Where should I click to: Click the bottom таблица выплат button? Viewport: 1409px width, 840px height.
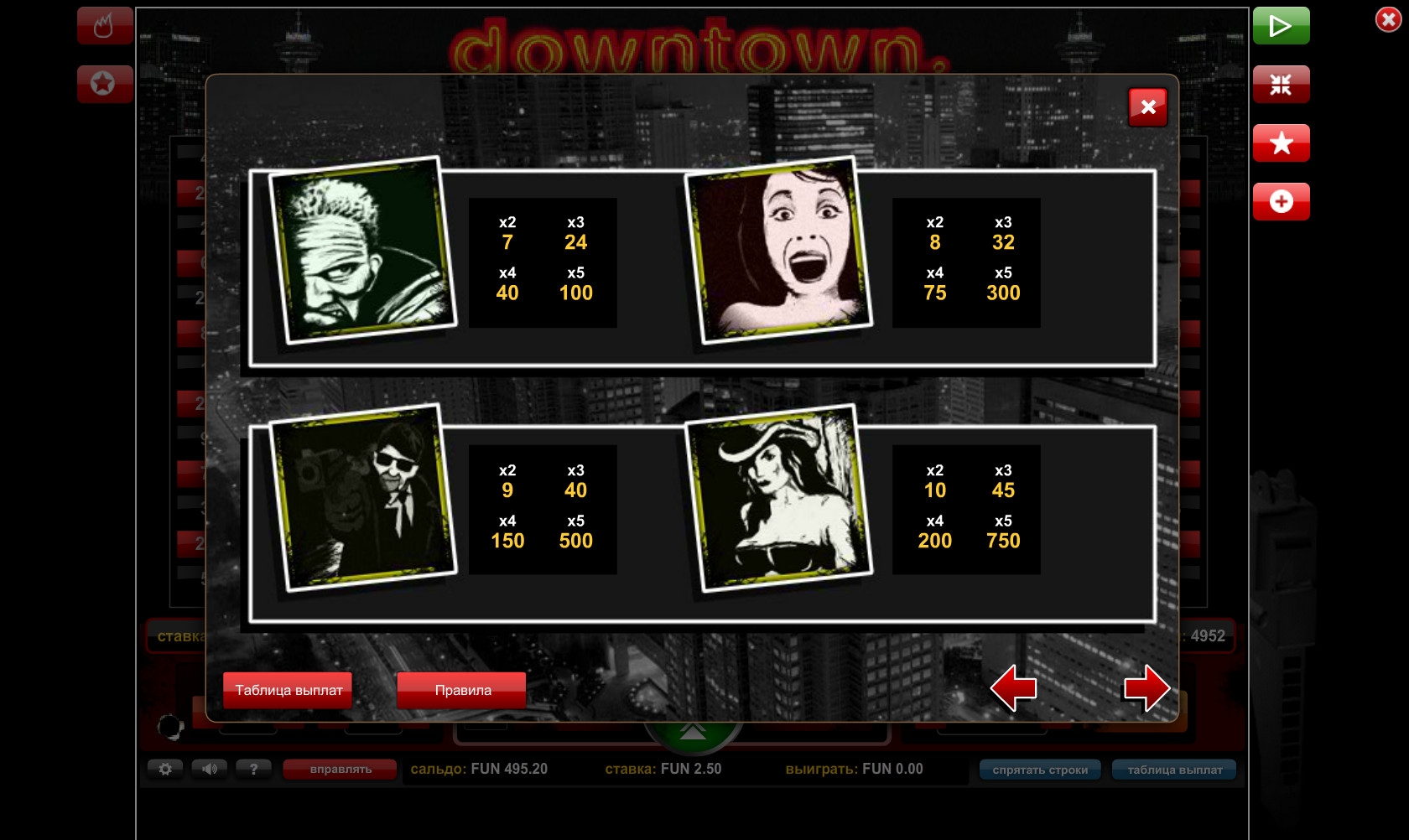(x=1174, y=770)
